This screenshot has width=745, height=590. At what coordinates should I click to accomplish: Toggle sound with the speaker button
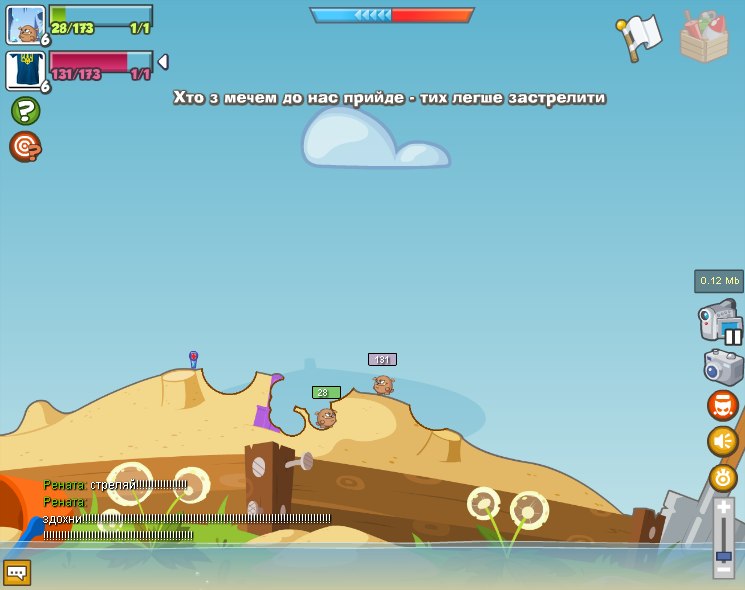[x=722, y=441]
